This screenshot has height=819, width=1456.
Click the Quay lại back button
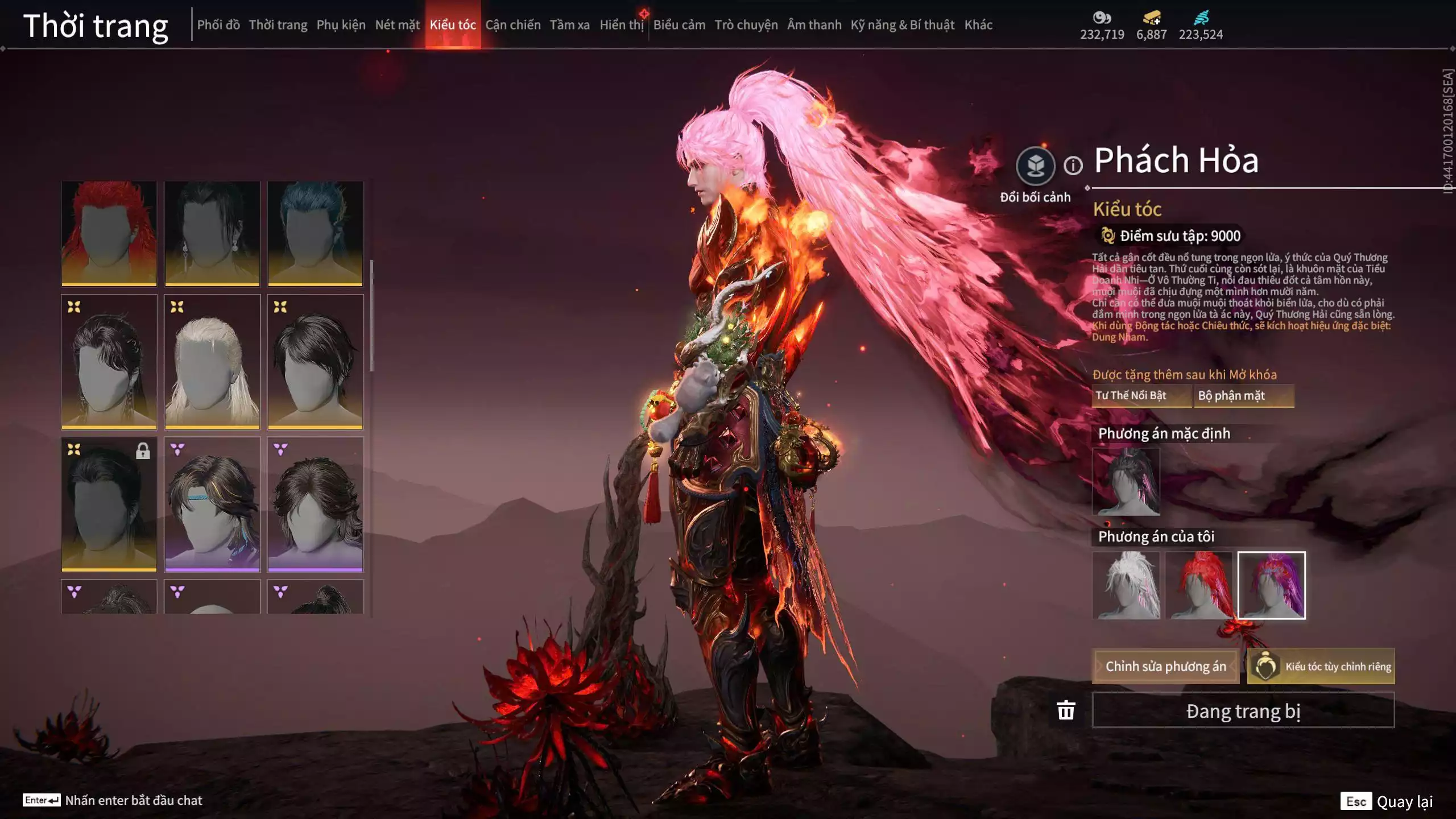pos(1388,801)
